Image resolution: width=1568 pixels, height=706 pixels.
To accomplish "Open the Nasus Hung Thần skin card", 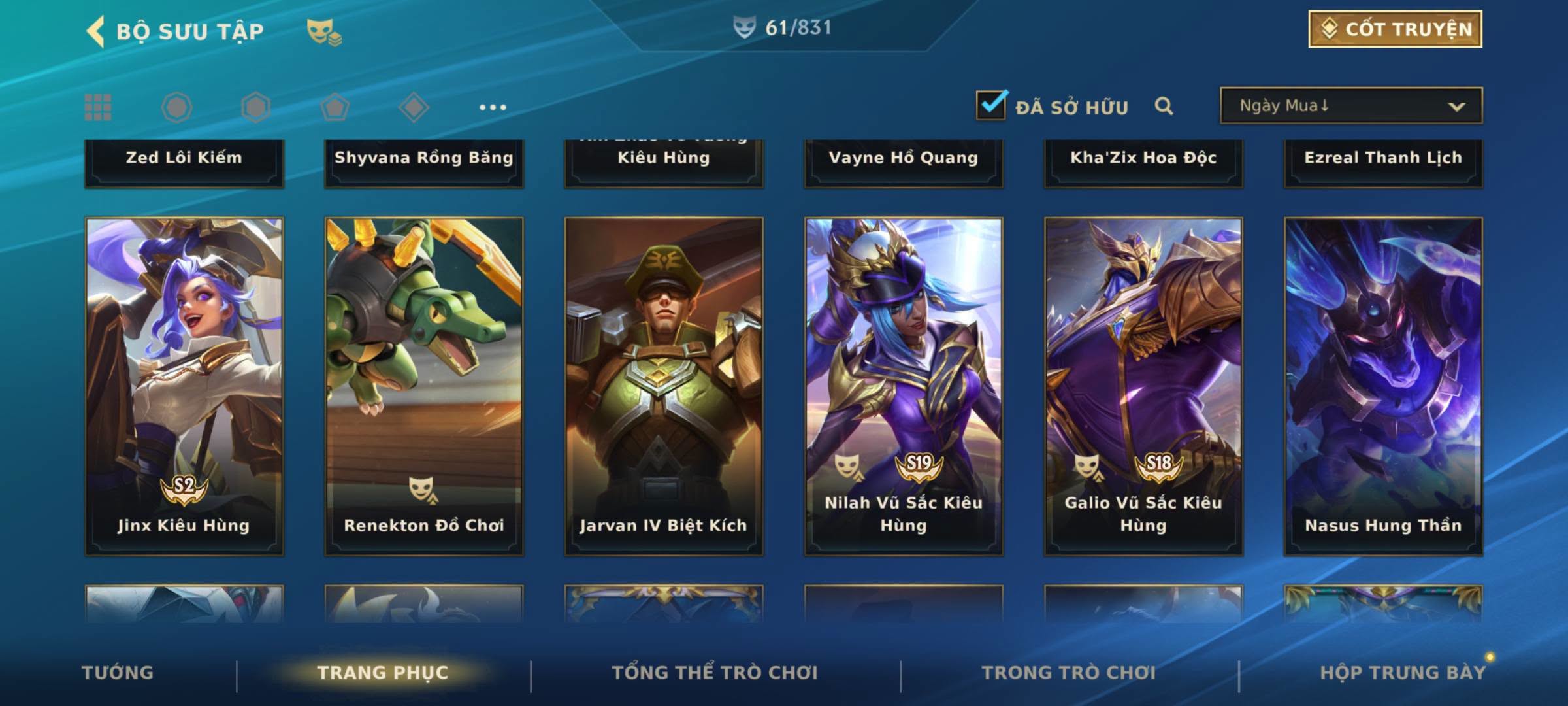I will tap(1383, 386).
